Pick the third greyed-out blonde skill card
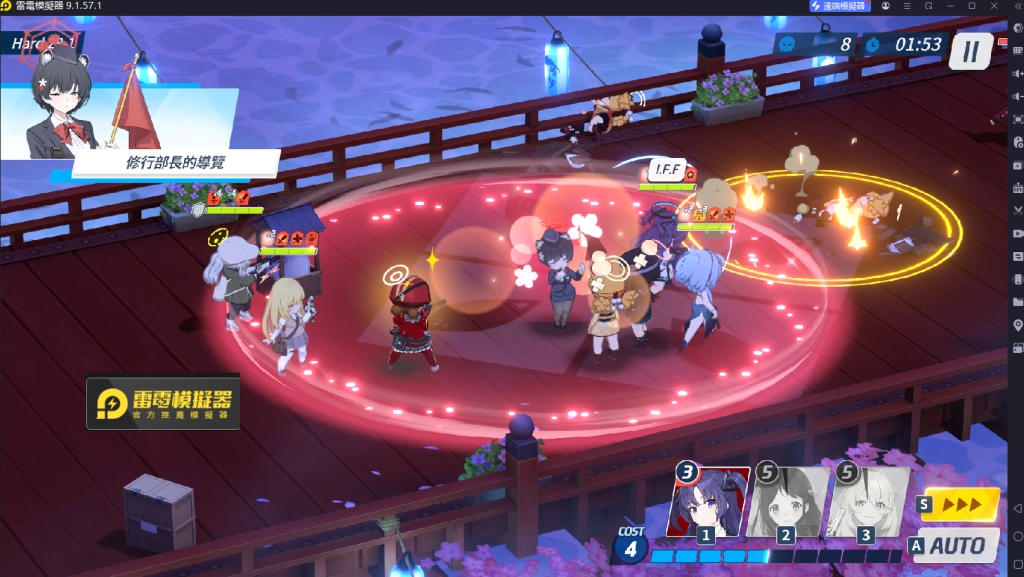 (867, 502)
